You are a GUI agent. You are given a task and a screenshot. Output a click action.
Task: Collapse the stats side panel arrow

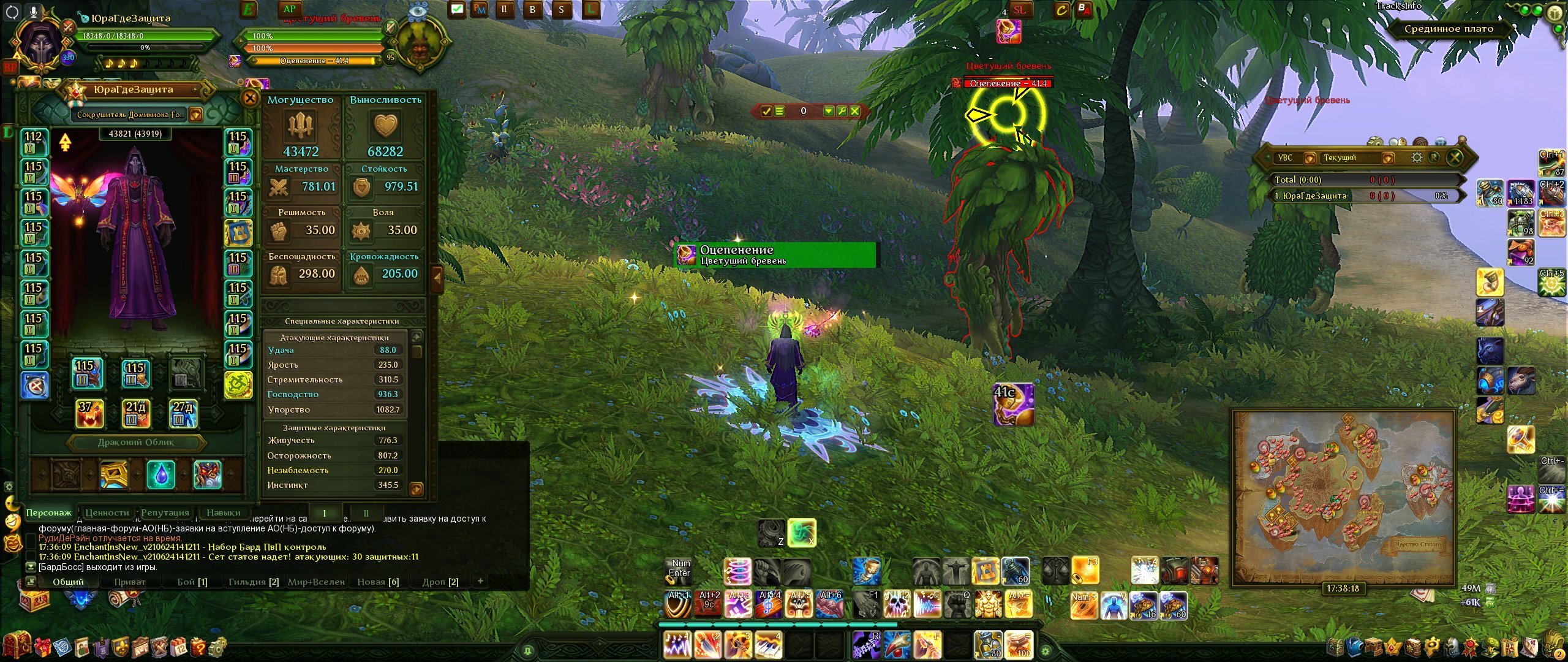coord(437,278)
